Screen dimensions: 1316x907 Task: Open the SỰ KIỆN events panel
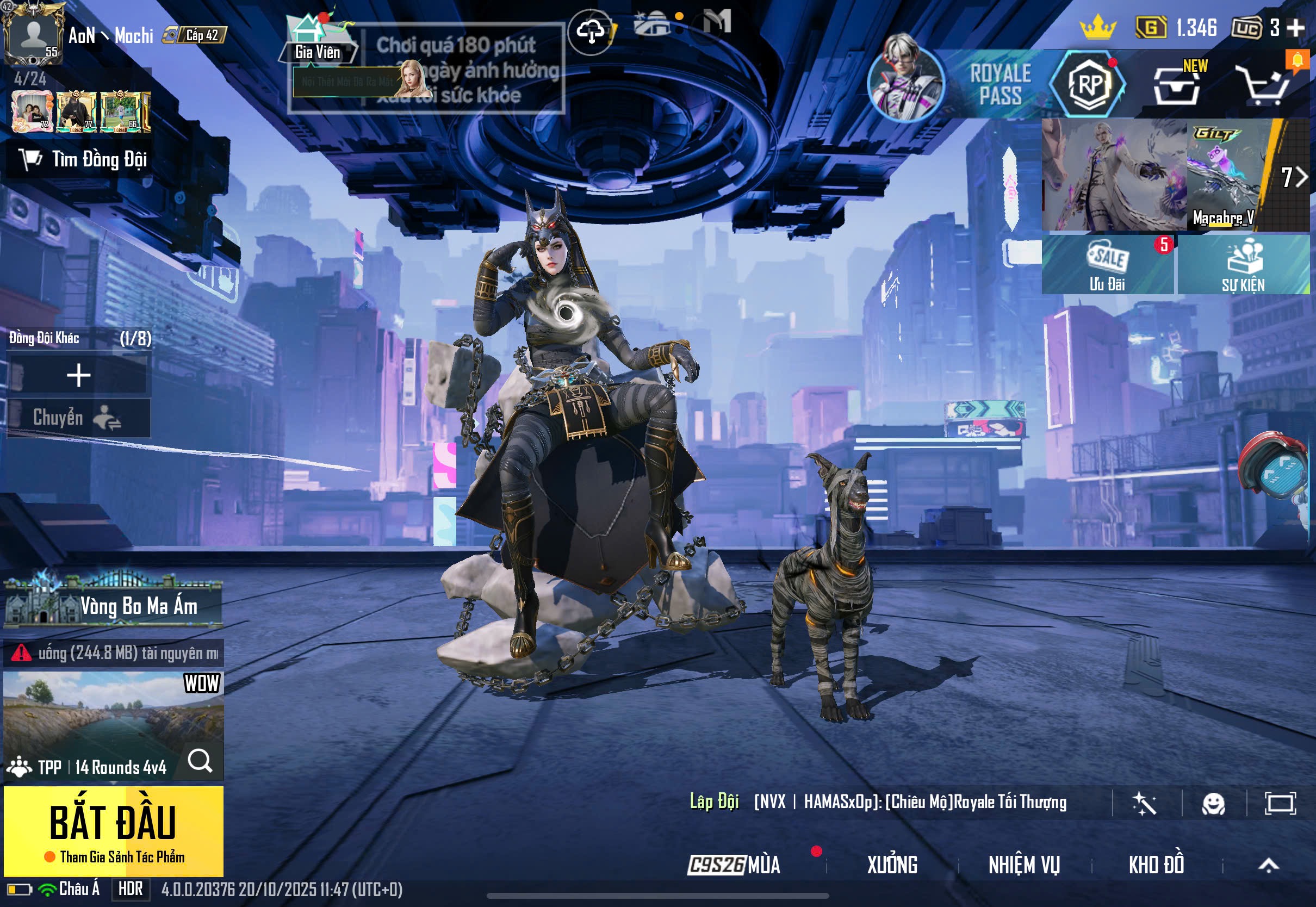click(1243, 265)
